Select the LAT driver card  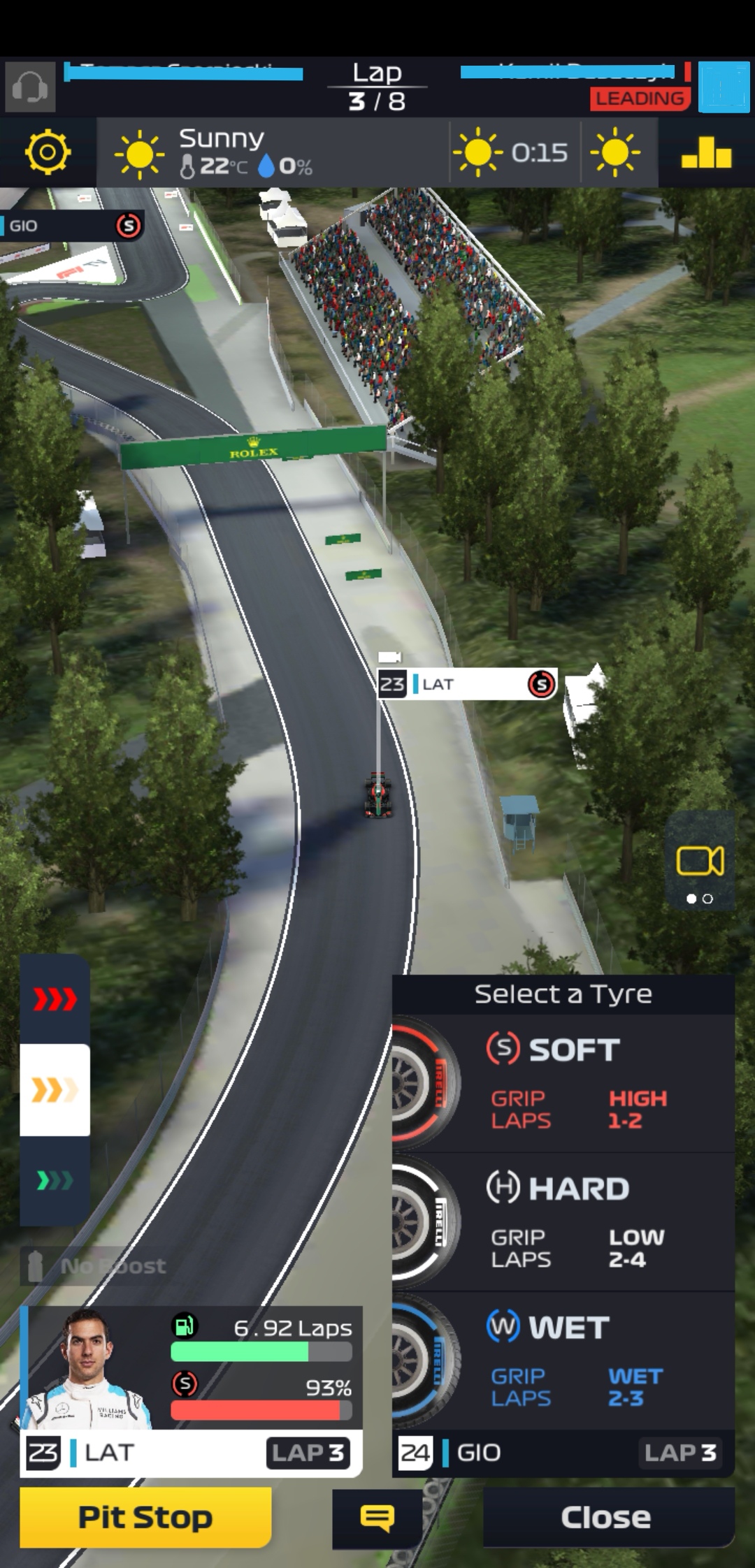(190, 1391)
